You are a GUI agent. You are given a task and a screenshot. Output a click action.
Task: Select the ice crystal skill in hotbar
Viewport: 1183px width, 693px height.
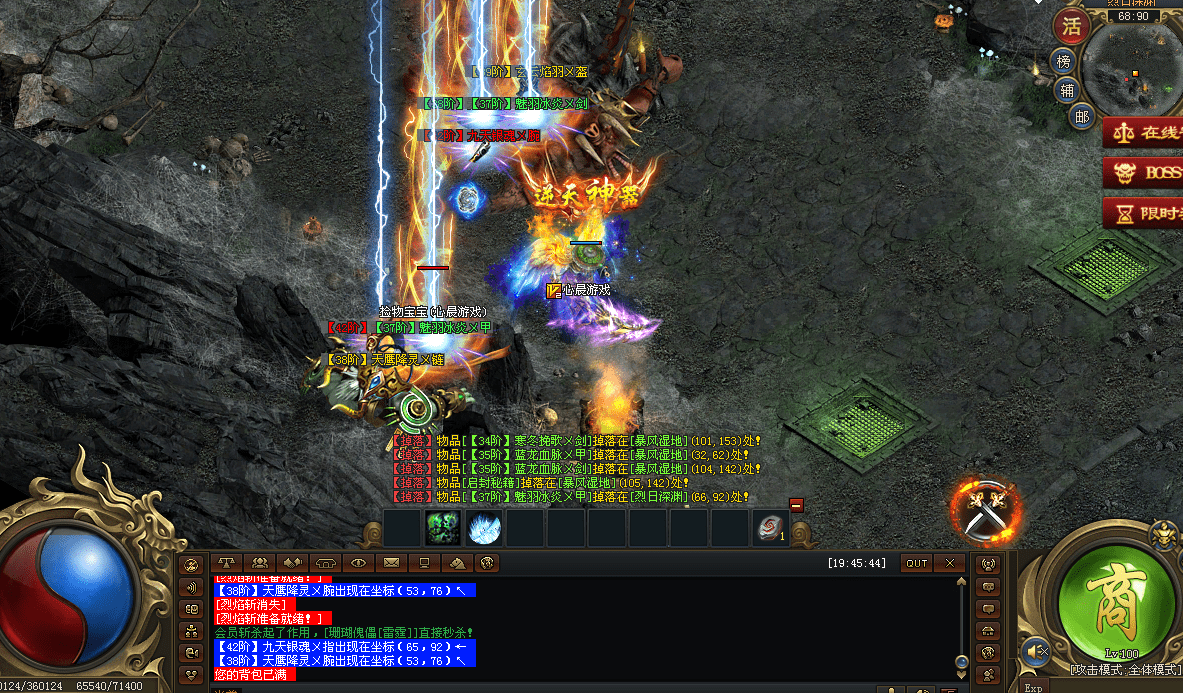[x=485, y=528]
